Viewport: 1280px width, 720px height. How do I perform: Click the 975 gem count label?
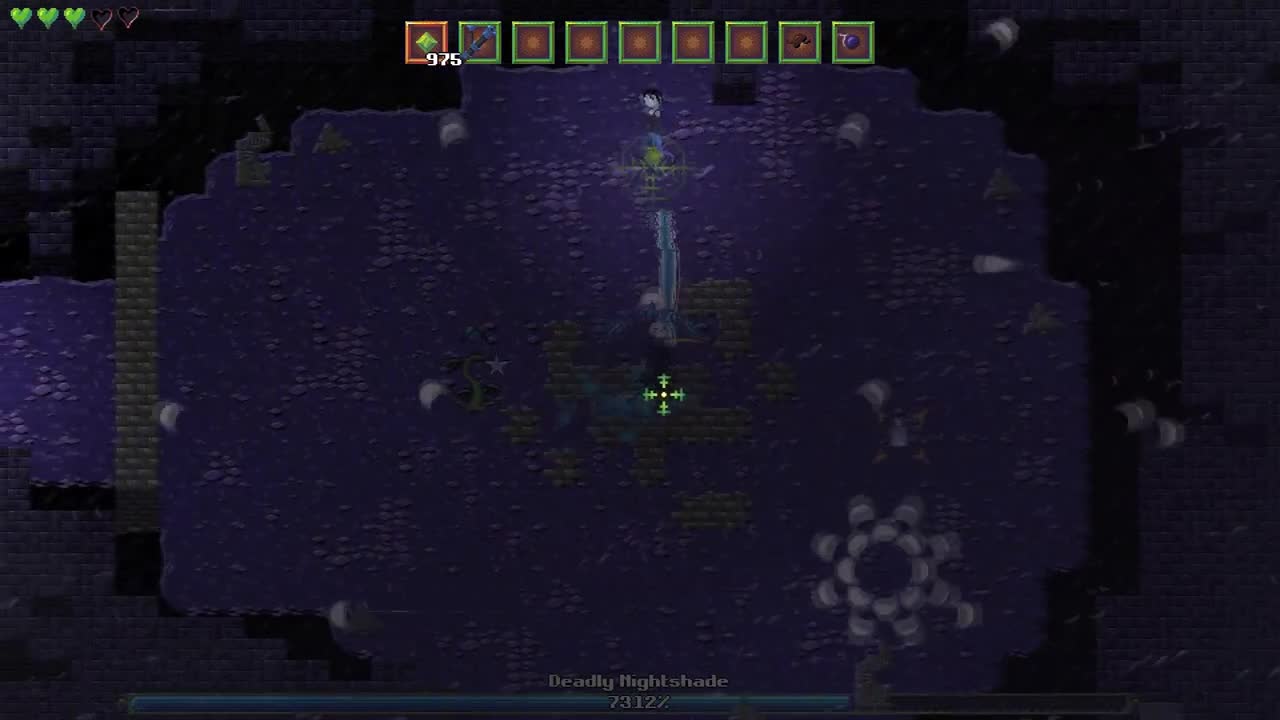[x=444, y=59]
